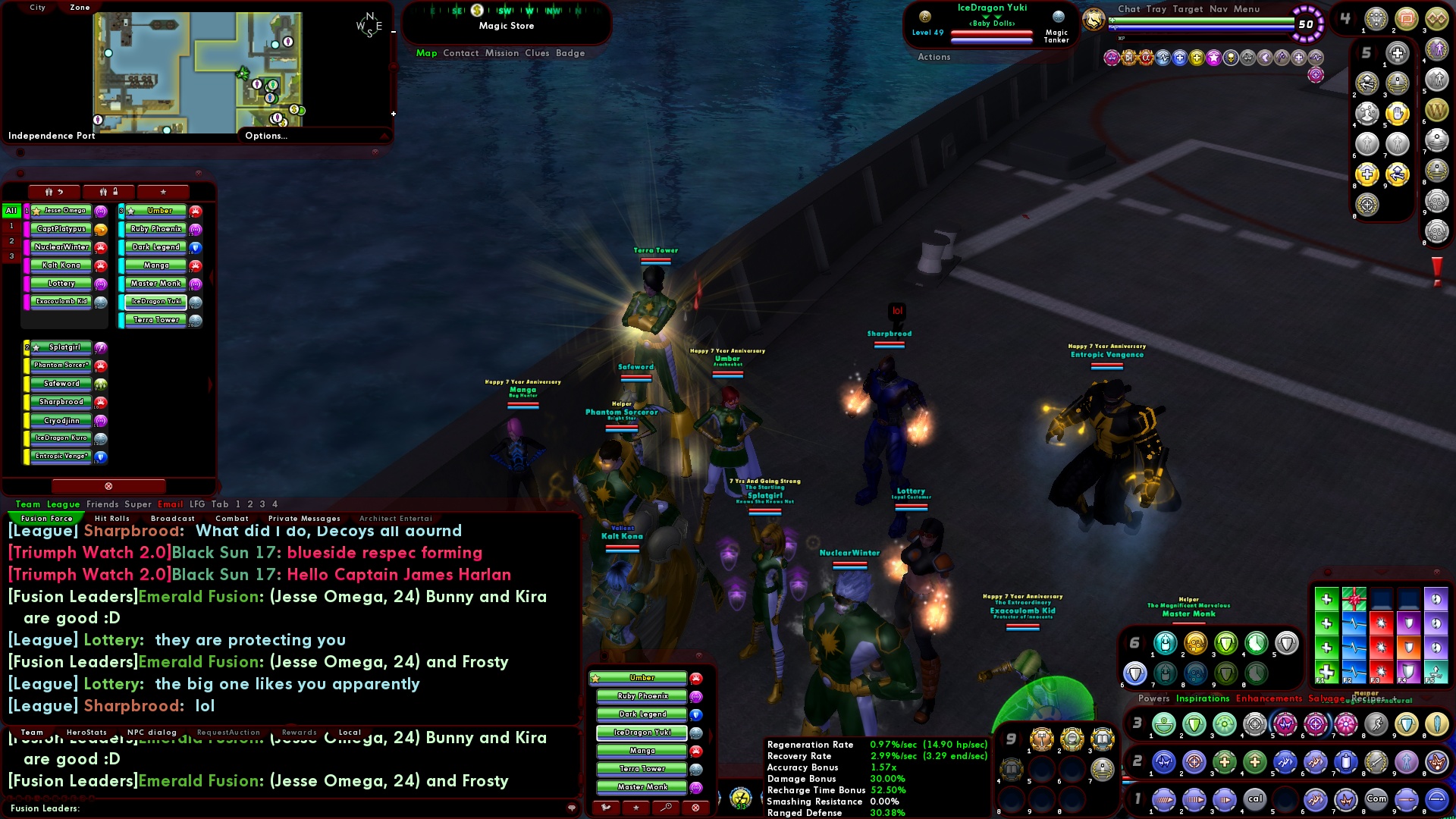Toggle the "All" filter on the team roster
The image size is (1456, 819).
pyautogui.click(x=10, y=211)
